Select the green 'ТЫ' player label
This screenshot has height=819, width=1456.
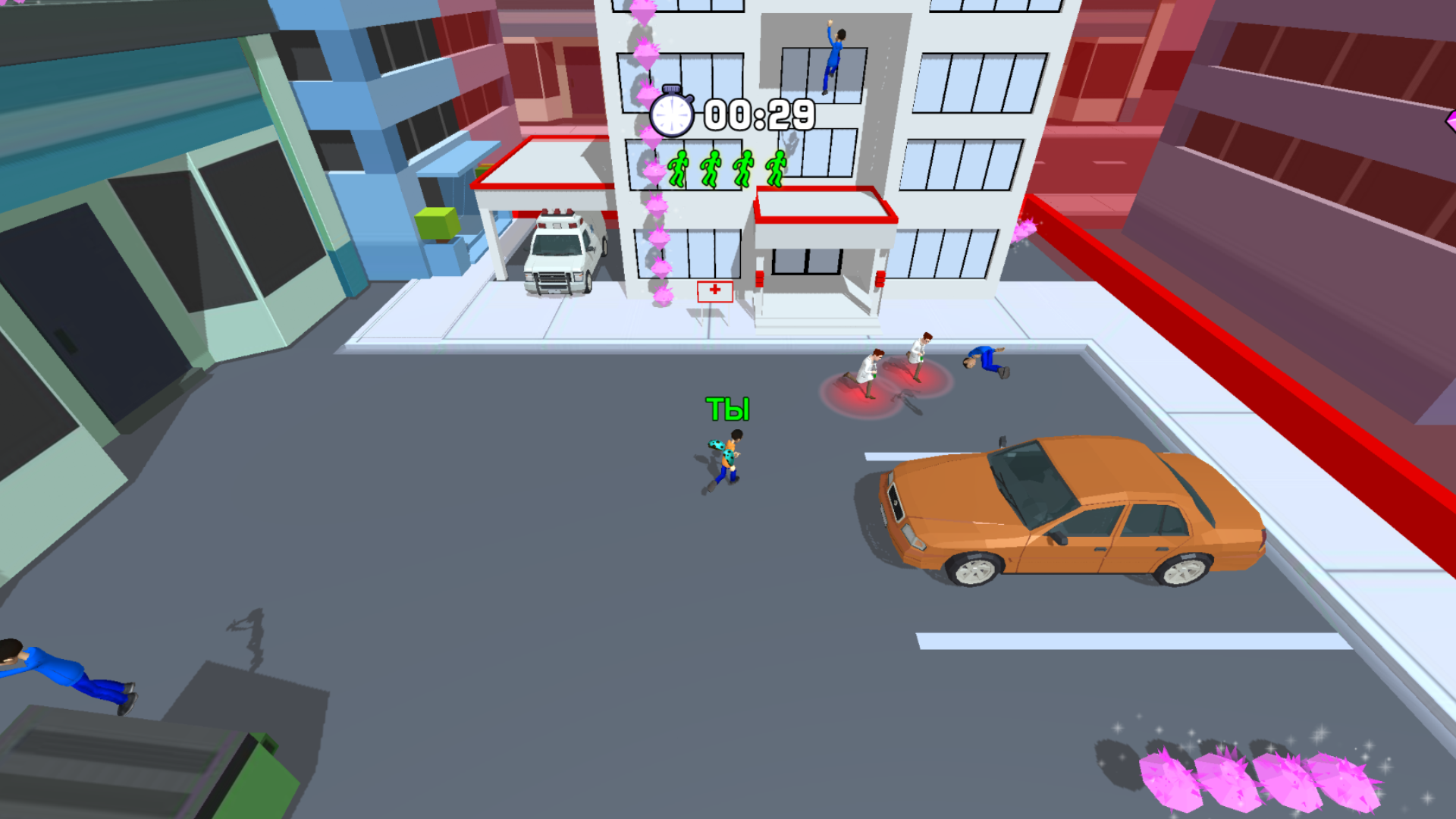tap(728, 409)
